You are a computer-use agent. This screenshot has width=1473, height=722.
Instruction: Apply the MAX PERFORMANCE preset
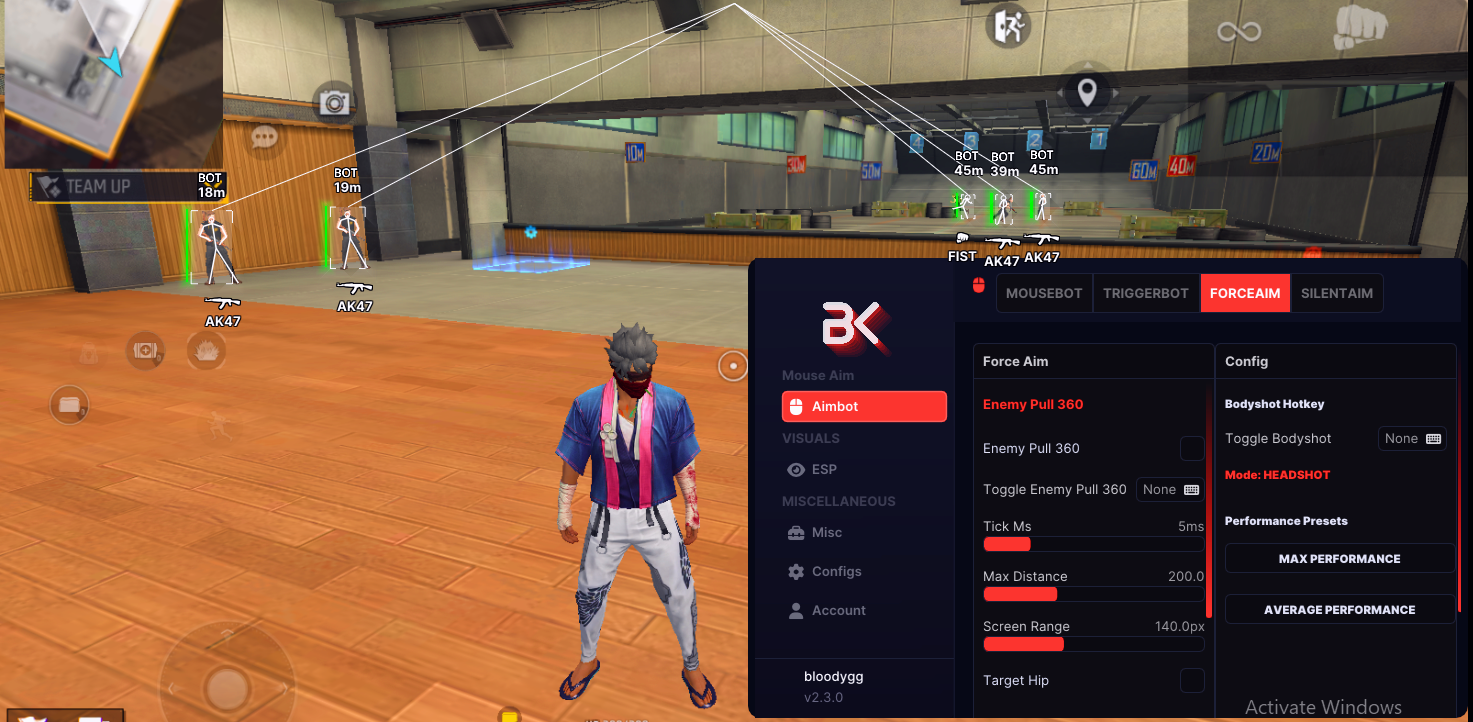(1340, 558)
